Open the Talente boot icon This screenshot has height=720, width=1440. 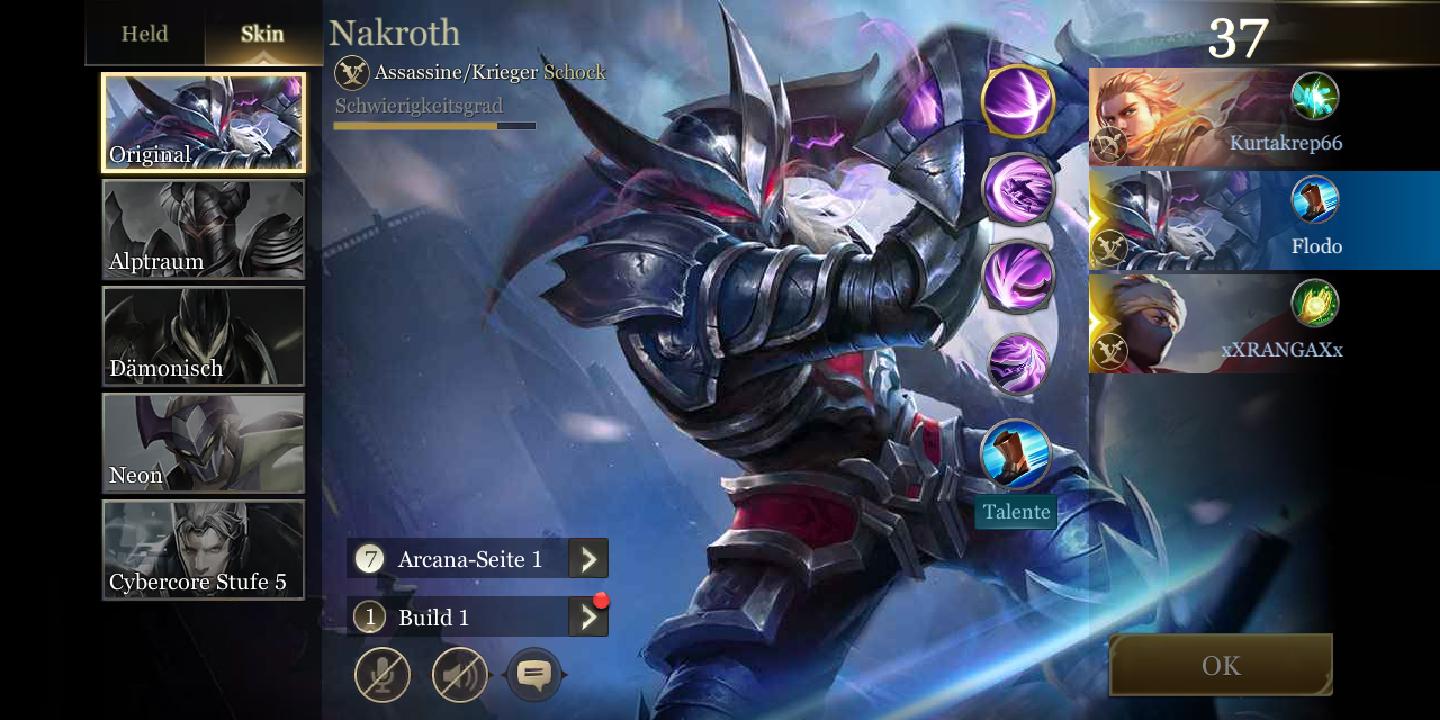(x=1016, y=456)
